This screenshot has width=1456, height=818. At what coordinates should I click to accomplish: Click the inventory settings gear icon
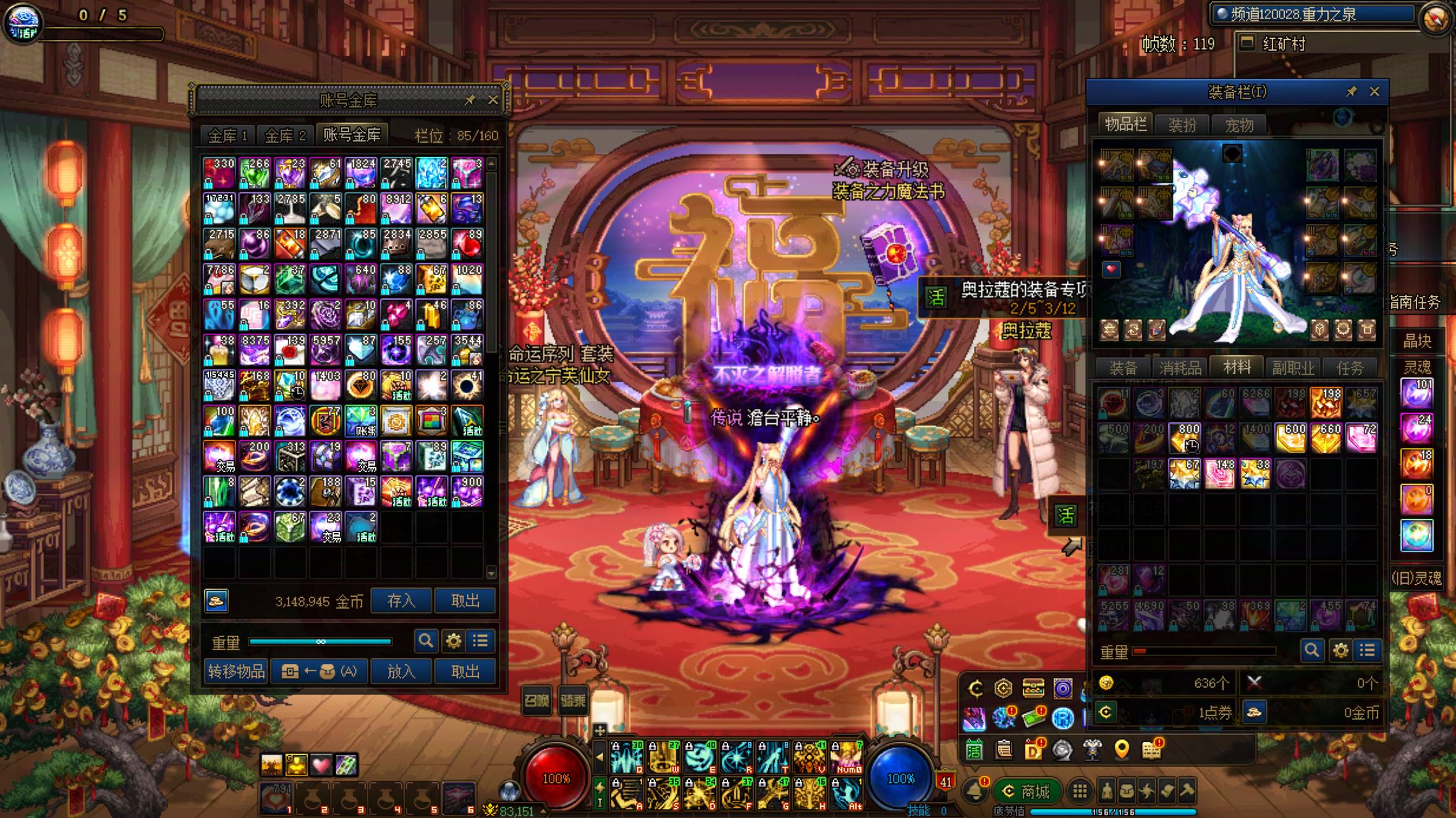[x=1340, y=651]
